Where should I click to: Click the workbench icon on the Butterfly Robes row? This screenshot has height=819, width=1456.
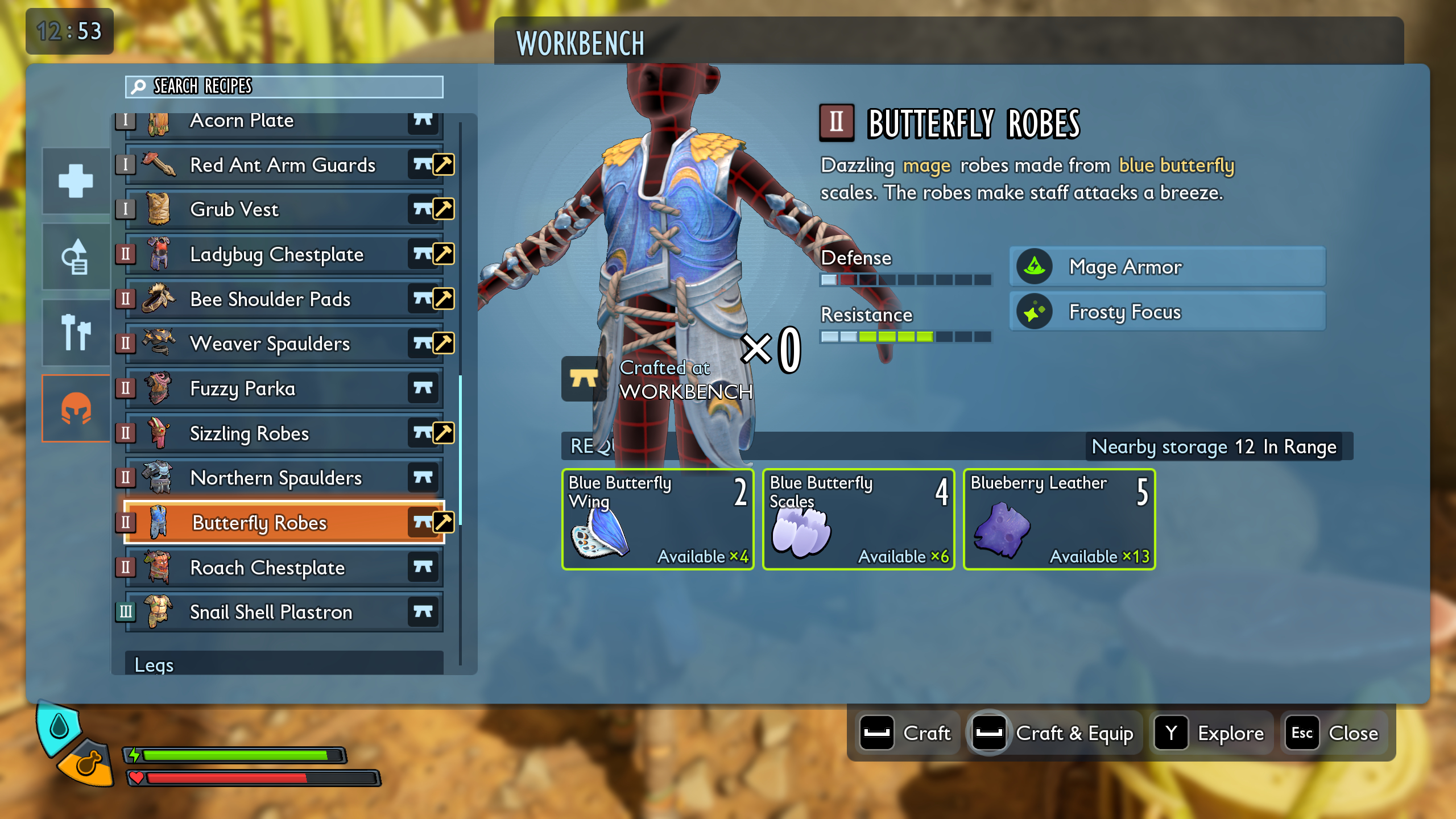(422, 523)
